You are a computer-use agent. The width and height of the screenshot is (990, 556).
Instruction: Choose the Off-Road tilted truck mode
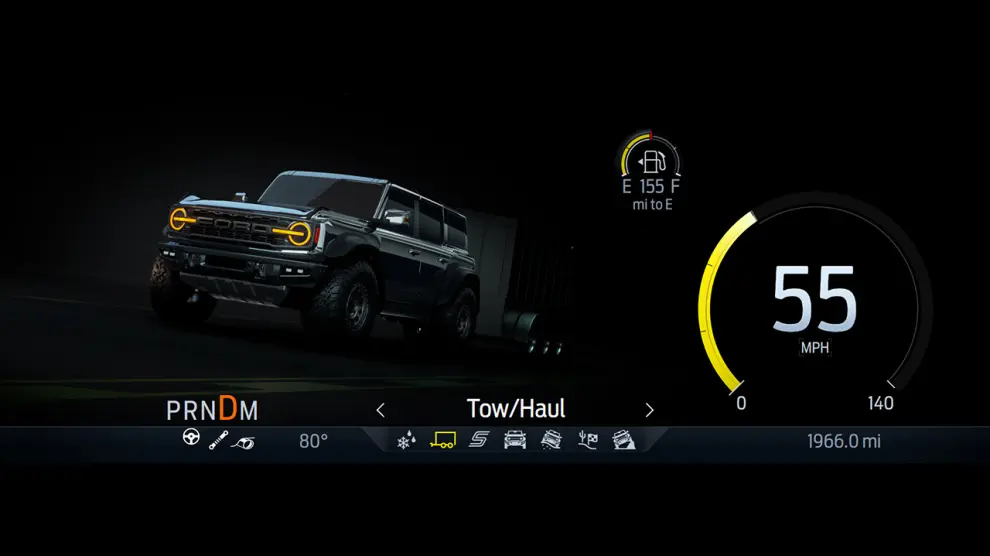551,440
